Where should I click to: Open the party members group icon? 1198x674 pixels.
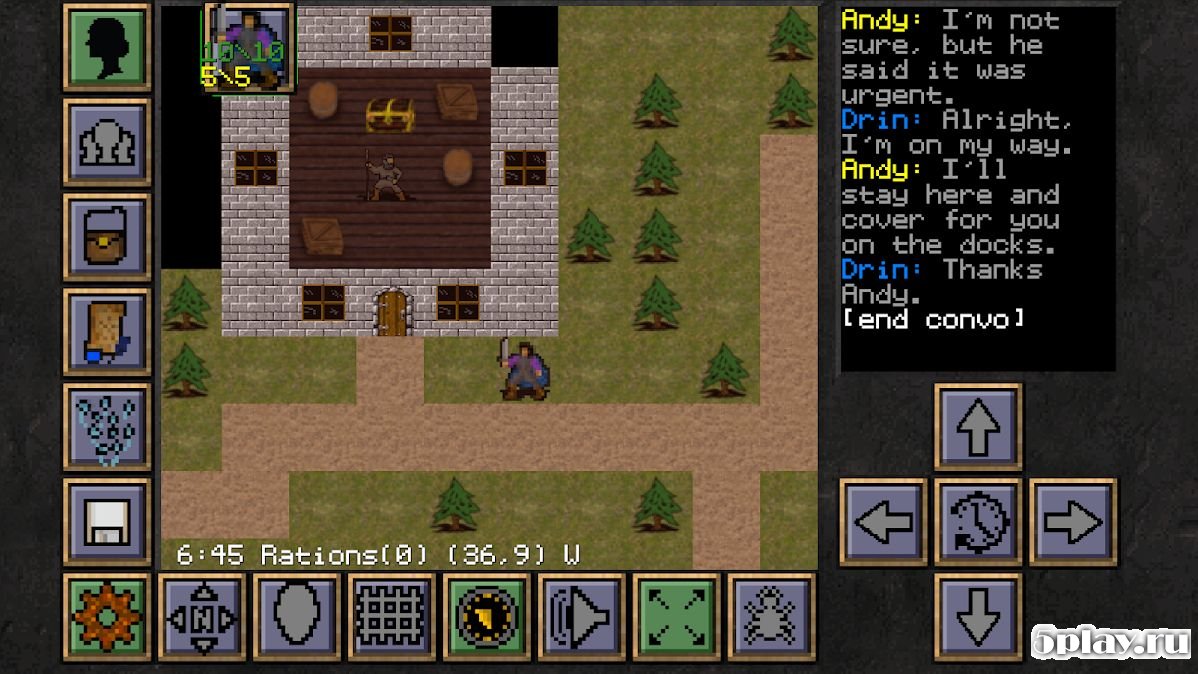(107, 142)
